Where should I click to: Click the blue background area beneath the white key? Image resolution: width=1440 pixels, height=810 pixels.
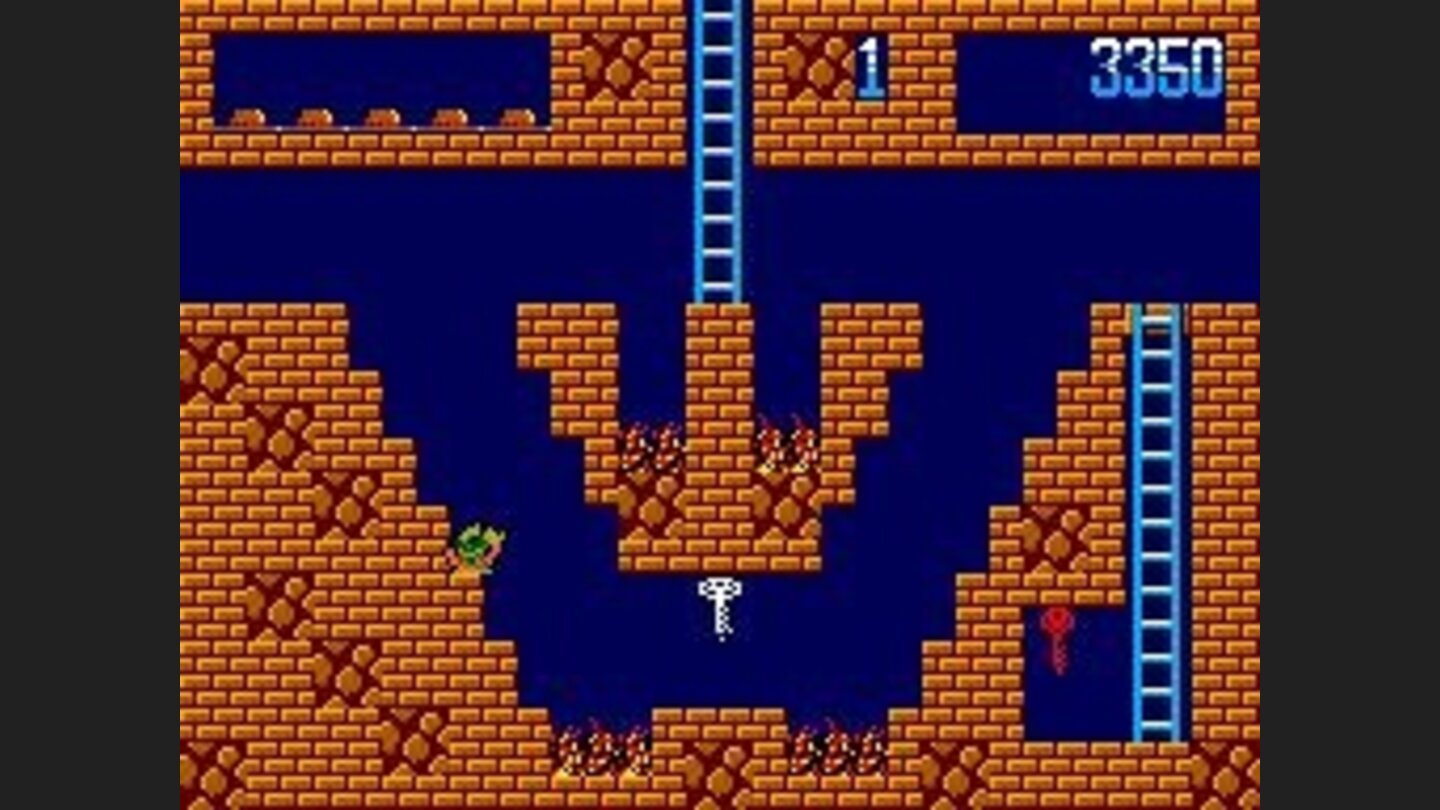[x=720, y=670]
